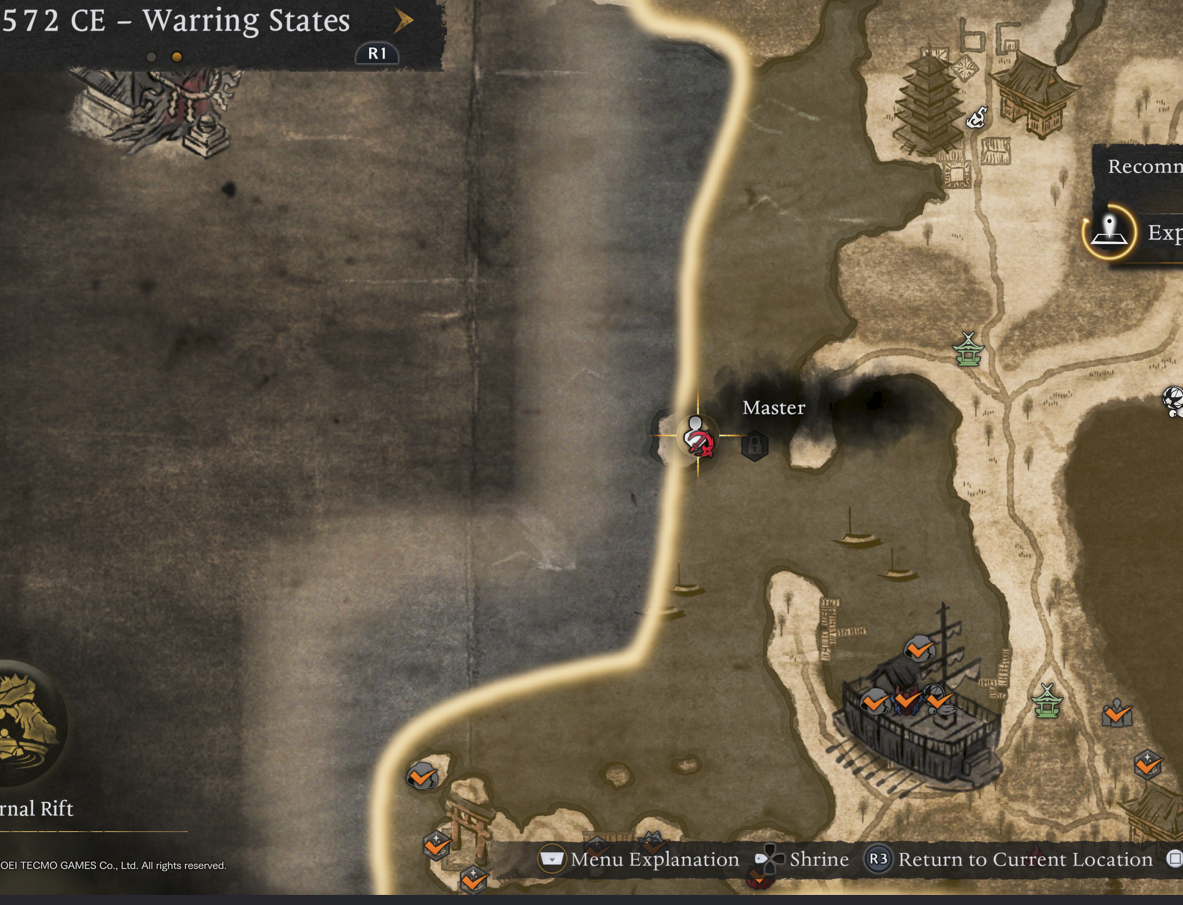Viewport: 1183px width, 905px height.
Task: Click the checked hexagon marker above the house roof
Action: click(x=1147, y=765)
